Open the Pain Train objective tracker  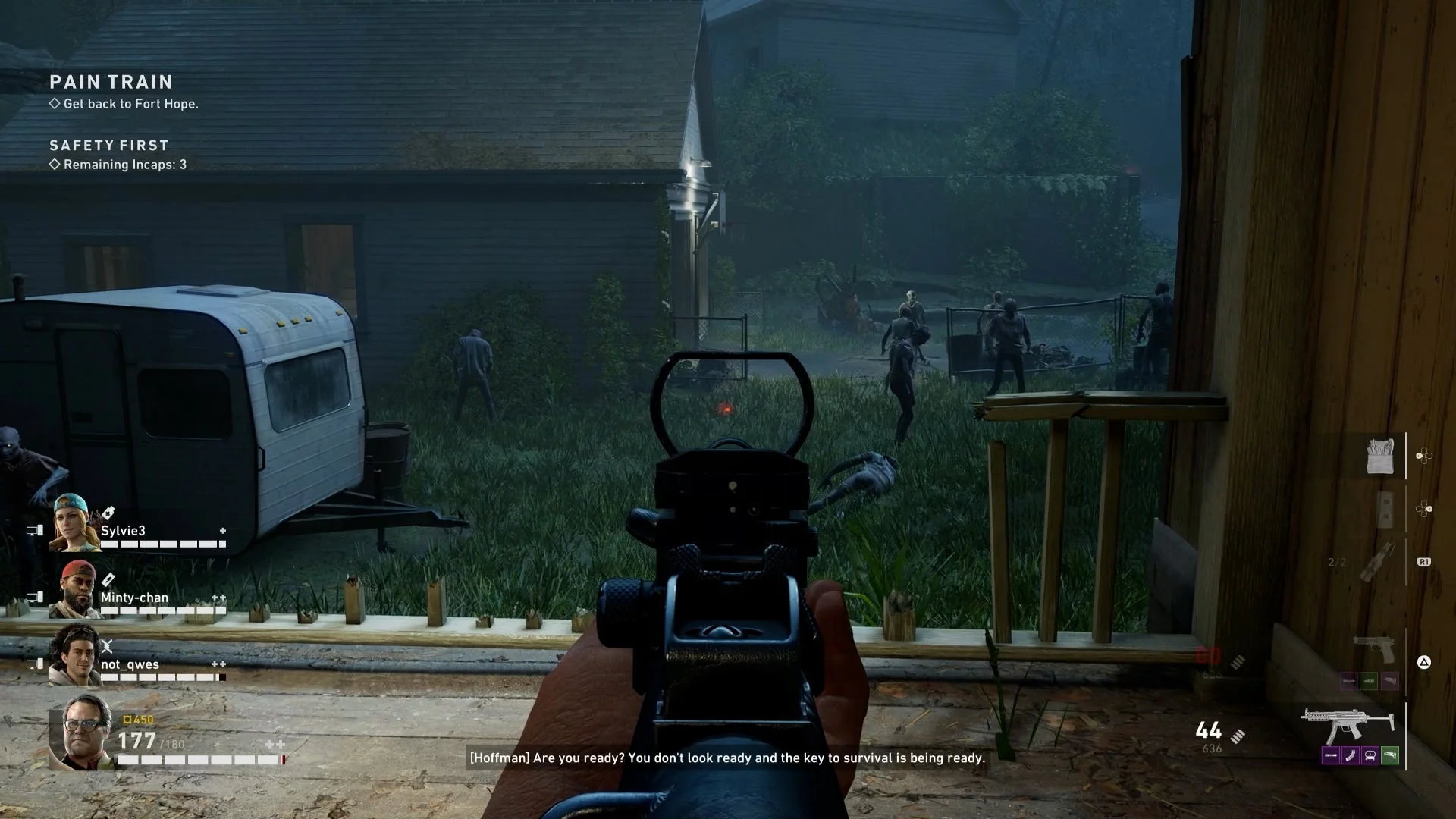click(x=111, y=82)
